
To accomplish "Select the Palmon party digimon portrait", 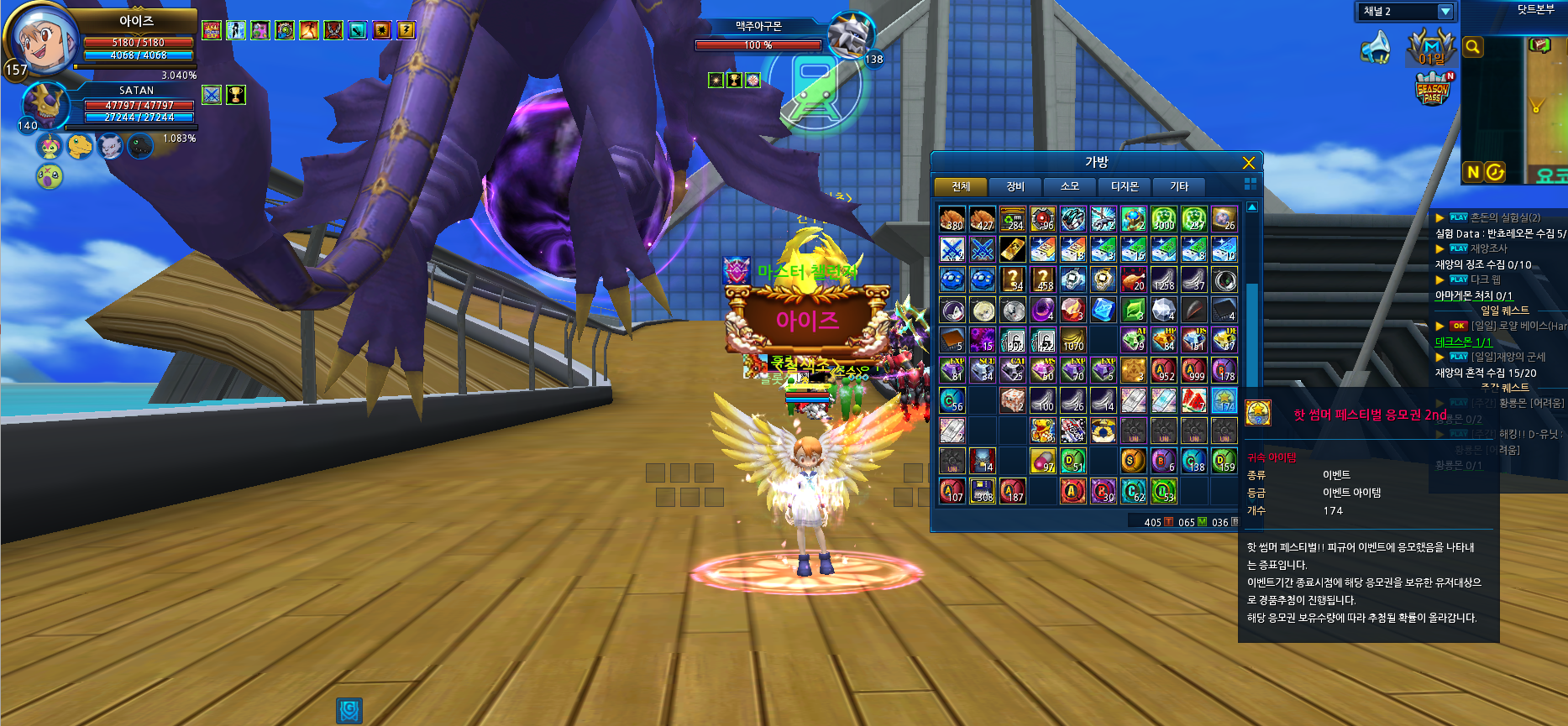I will pos(50,147).
